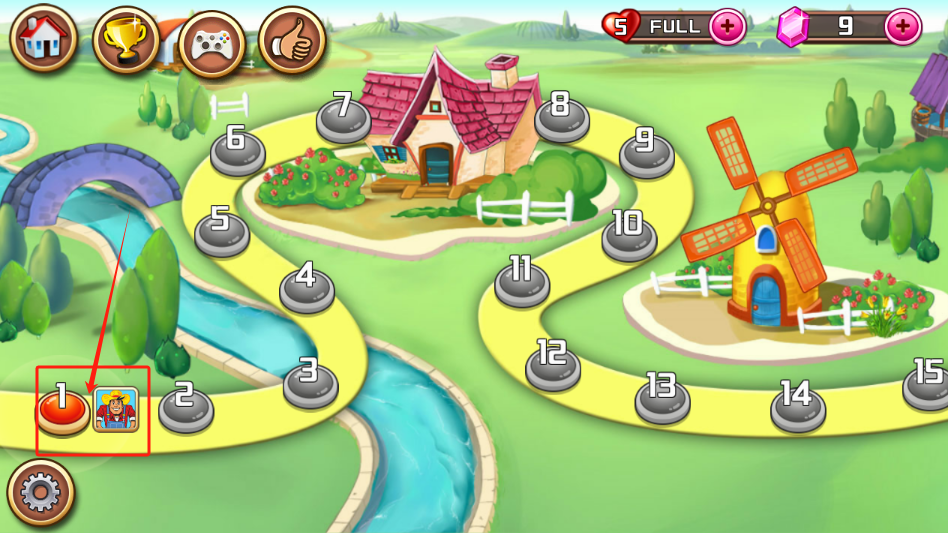Select locked level 2 node
This screenshot has width=948, height=533.
coord(186,404)
